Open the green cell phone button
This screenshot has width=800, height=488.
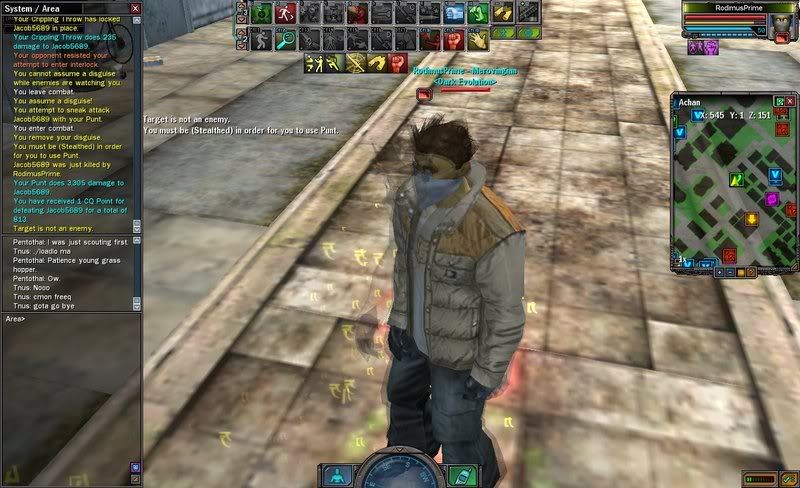(x=462, y=475)
